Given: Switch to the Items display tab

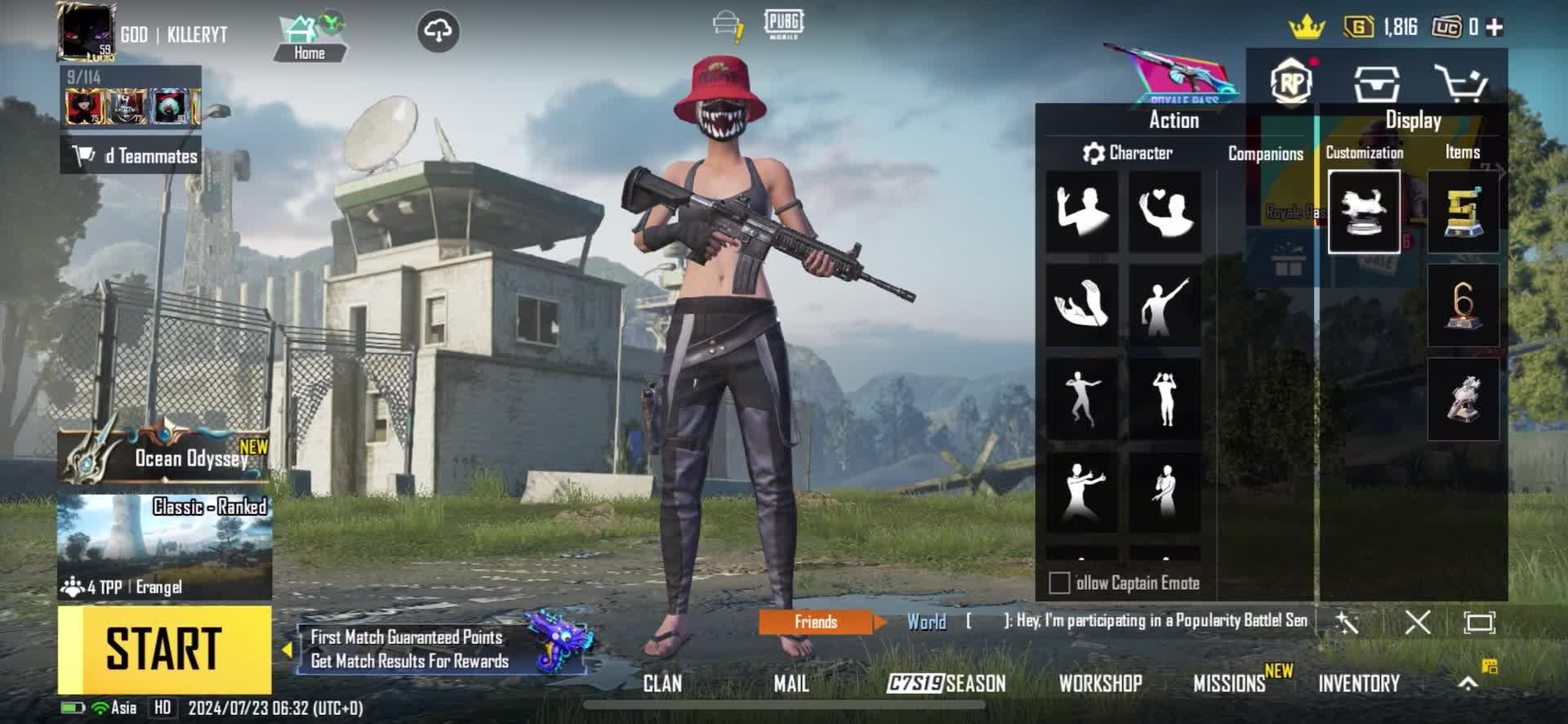Looking at the screenshot, I should click(1462, 152).
